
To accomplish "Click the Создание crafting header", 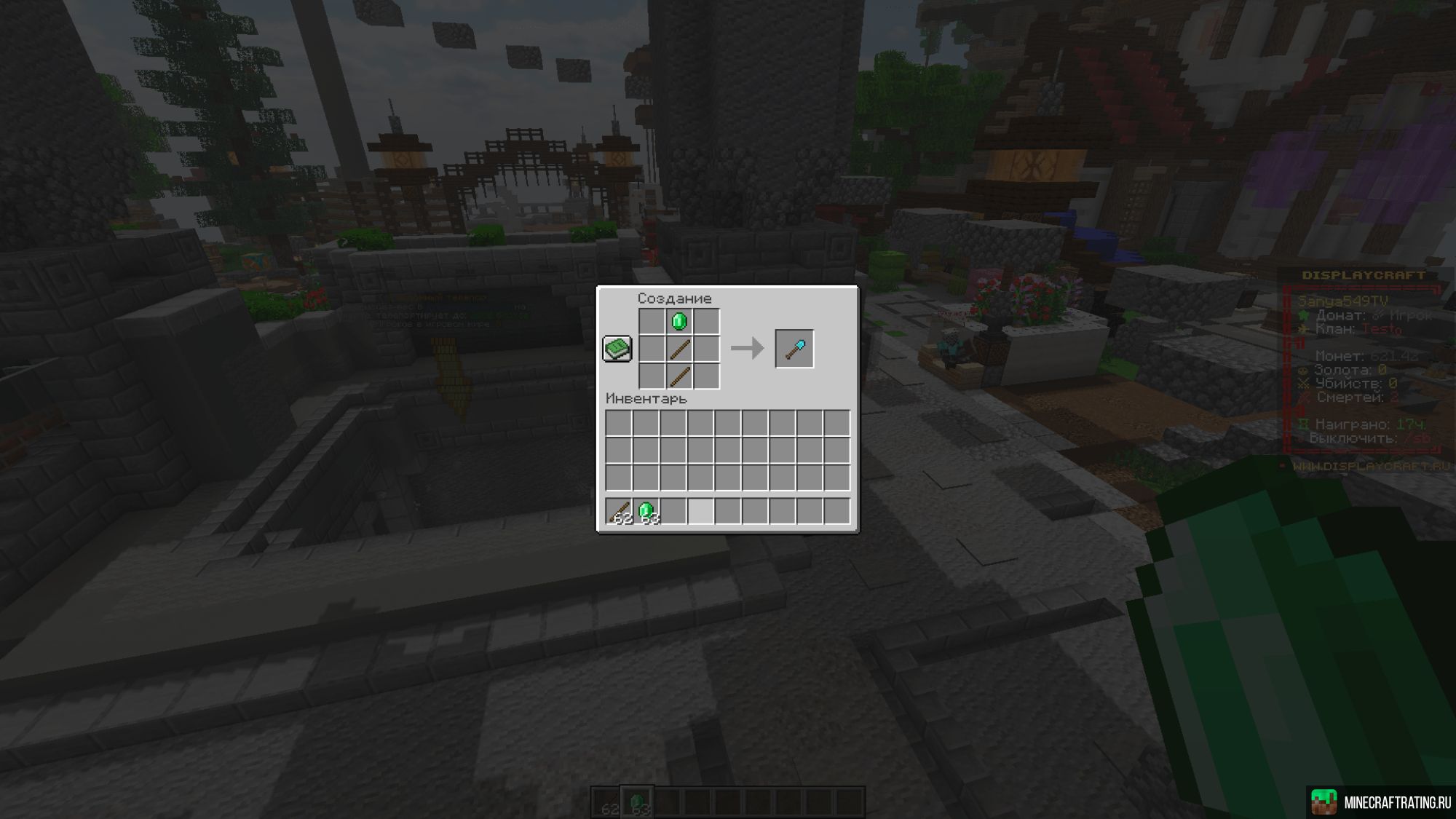I will click(x=673, y=298).
